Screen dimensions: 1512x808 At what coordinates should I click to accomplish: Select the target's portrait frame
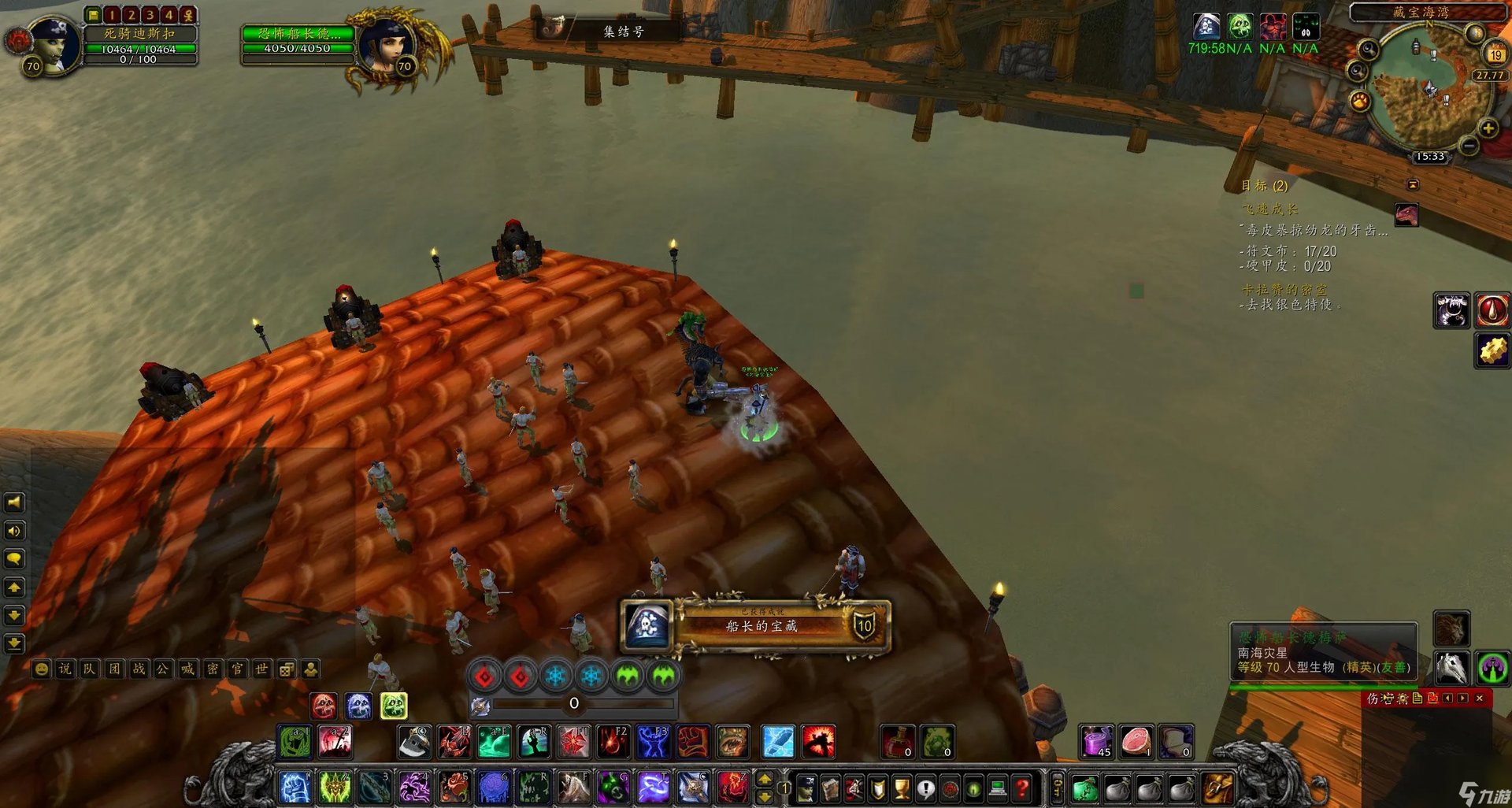387,46
